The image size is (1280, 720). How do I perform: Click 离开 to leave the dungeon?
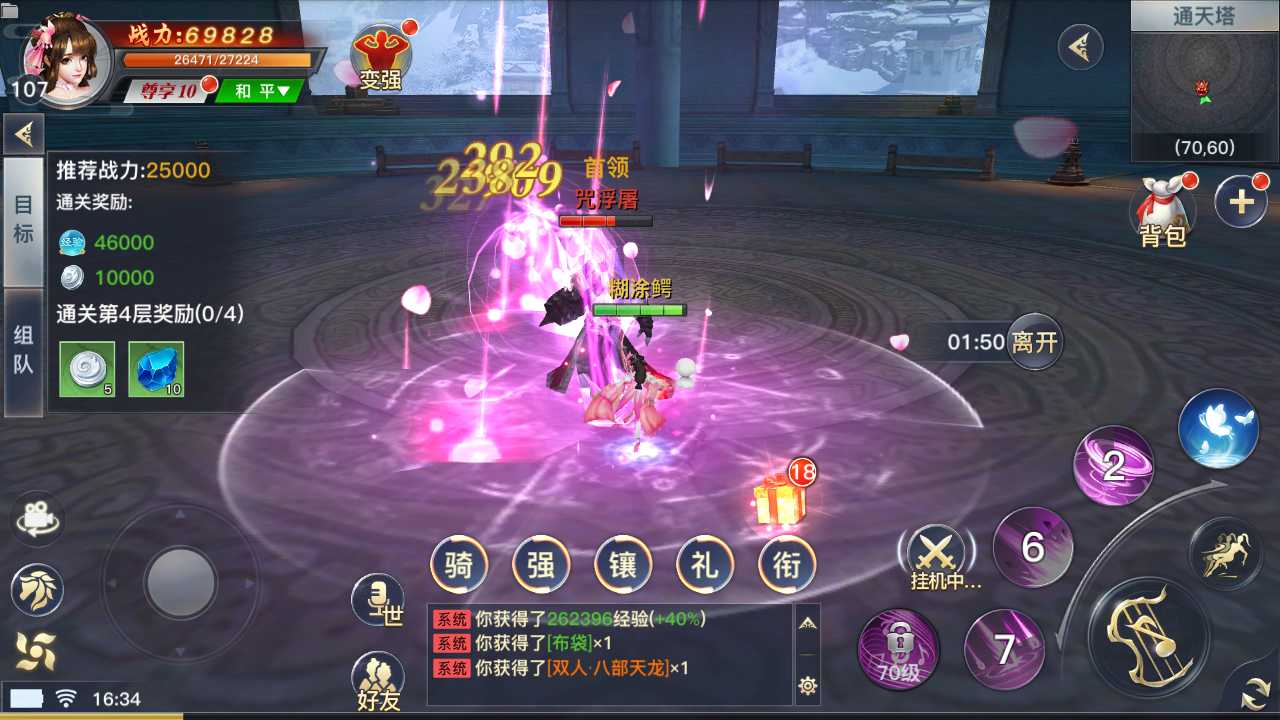[1035, 341]
